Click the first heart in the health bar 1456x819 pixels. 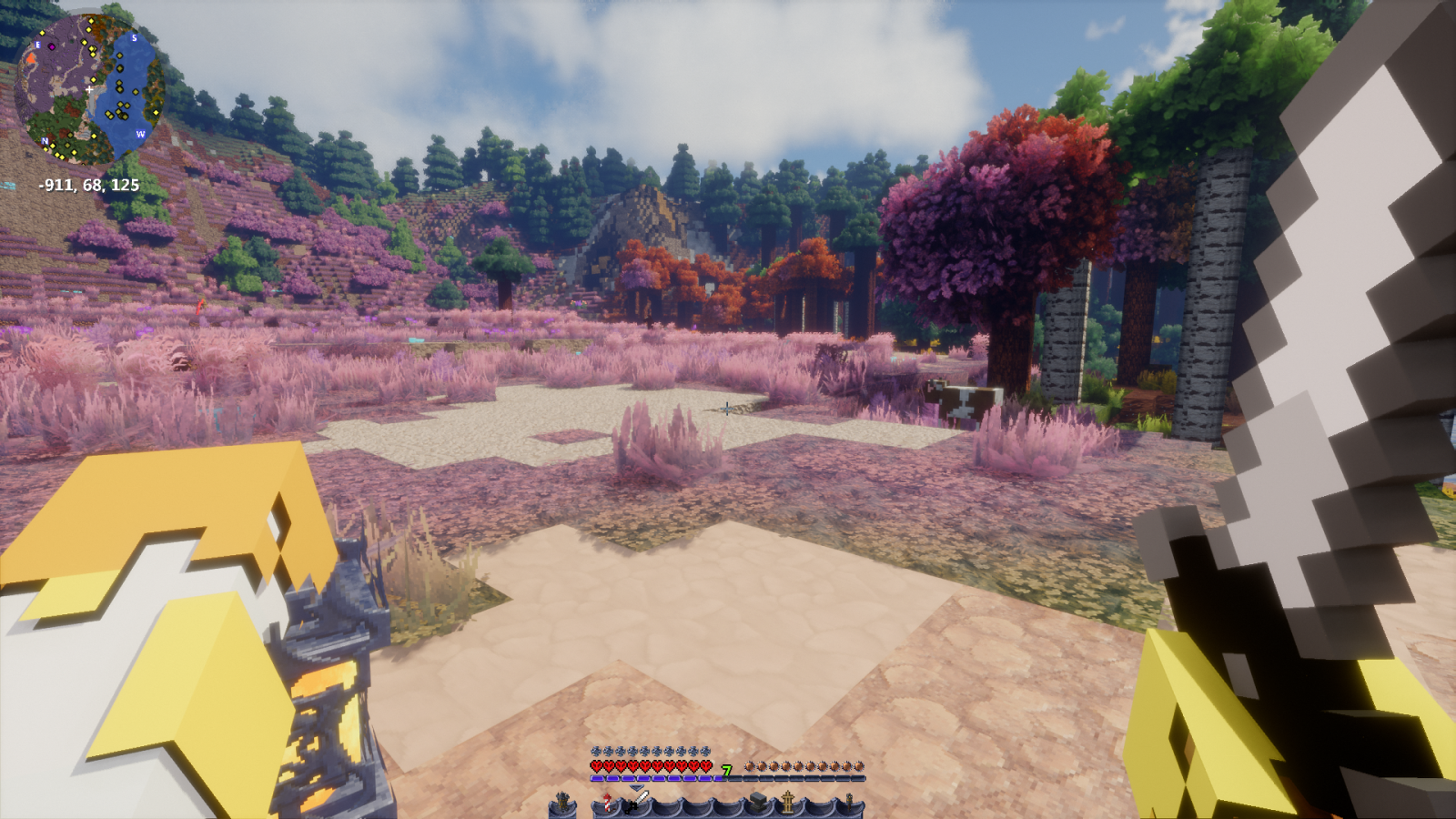coord(595,765)
